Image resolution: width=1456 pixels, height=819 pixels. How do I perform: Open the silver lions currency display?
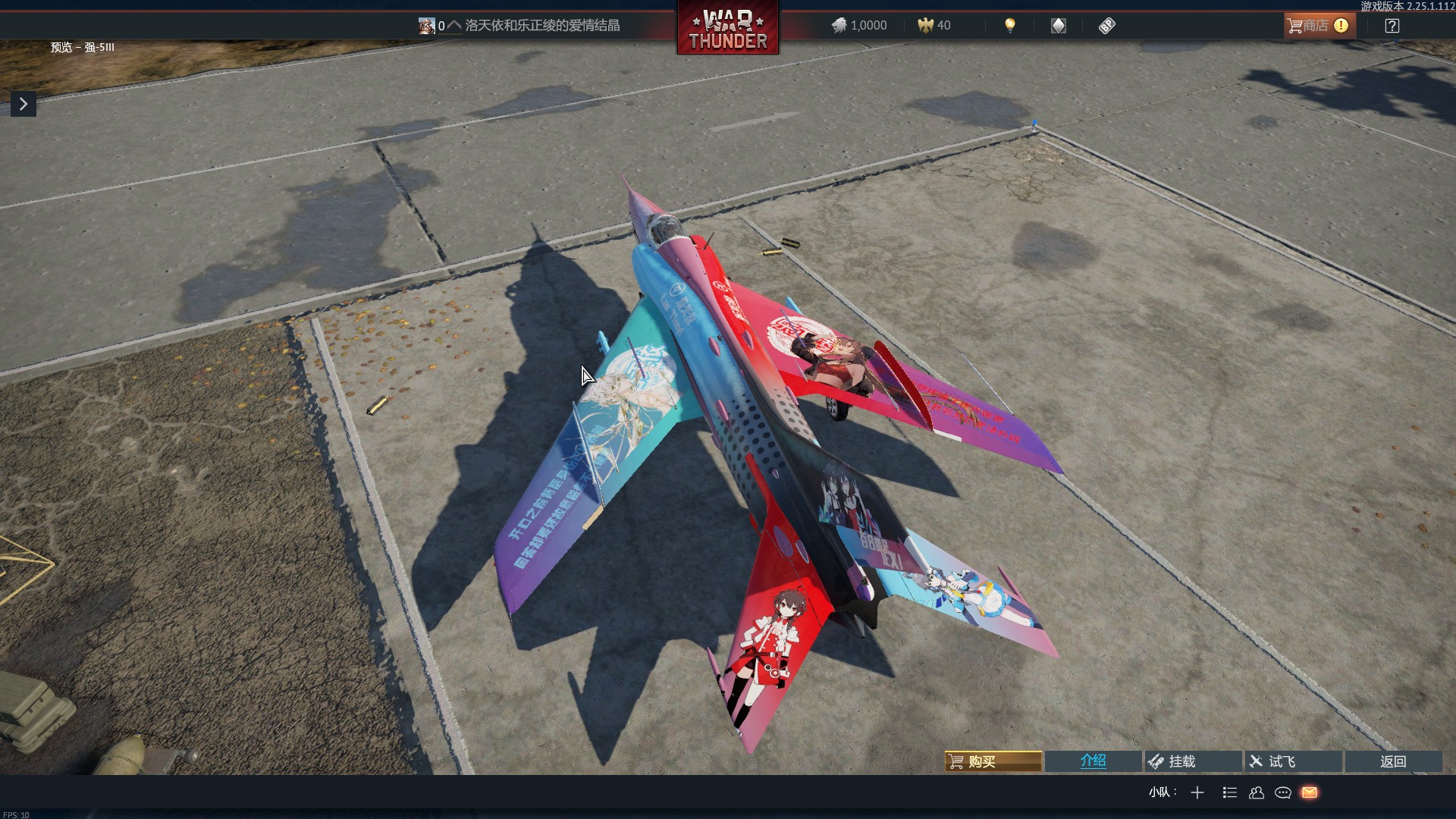pos(859,26)
